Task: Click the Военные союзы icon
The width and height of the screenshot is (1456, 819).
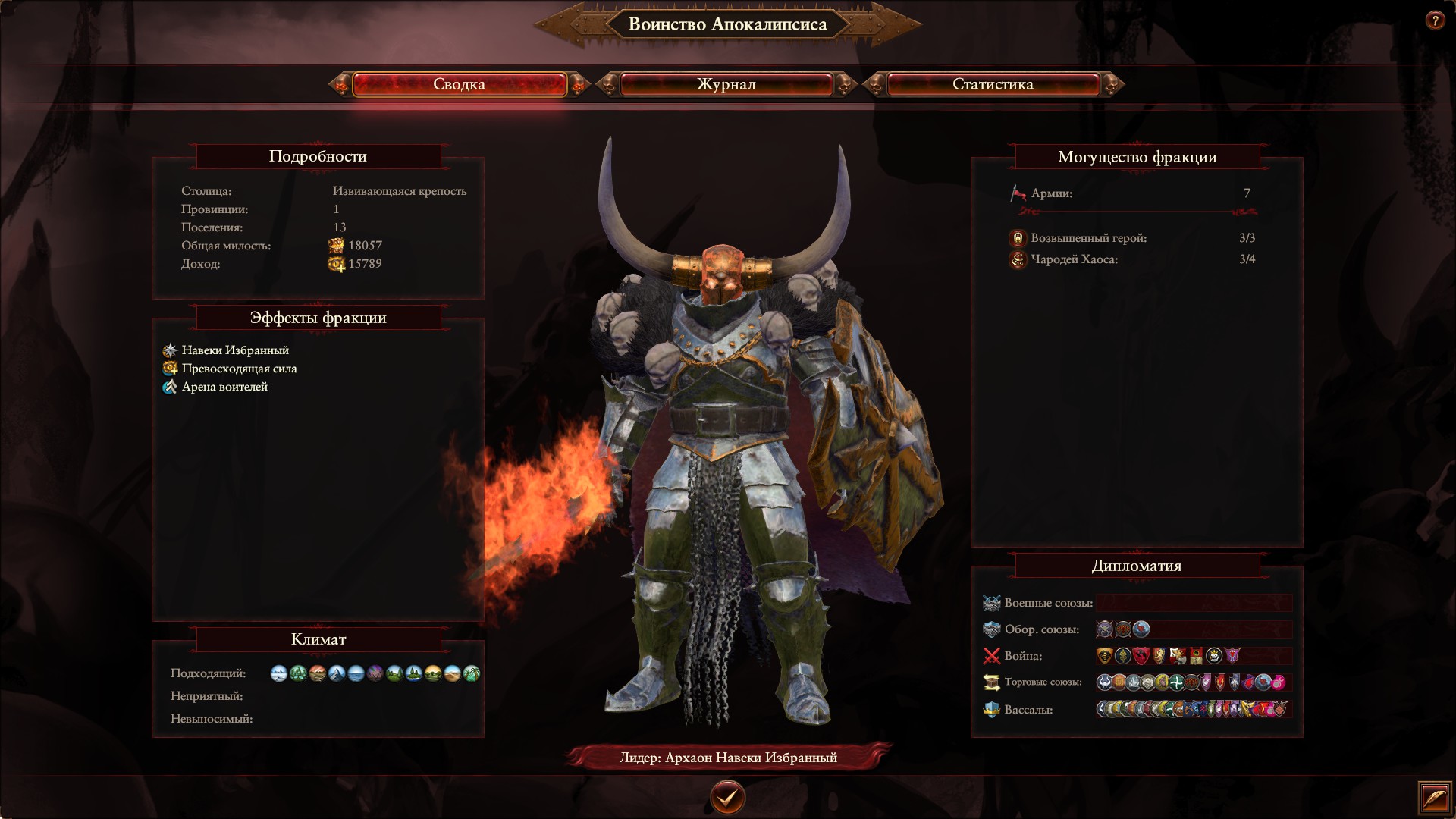Action: click(x=992, y=603)
